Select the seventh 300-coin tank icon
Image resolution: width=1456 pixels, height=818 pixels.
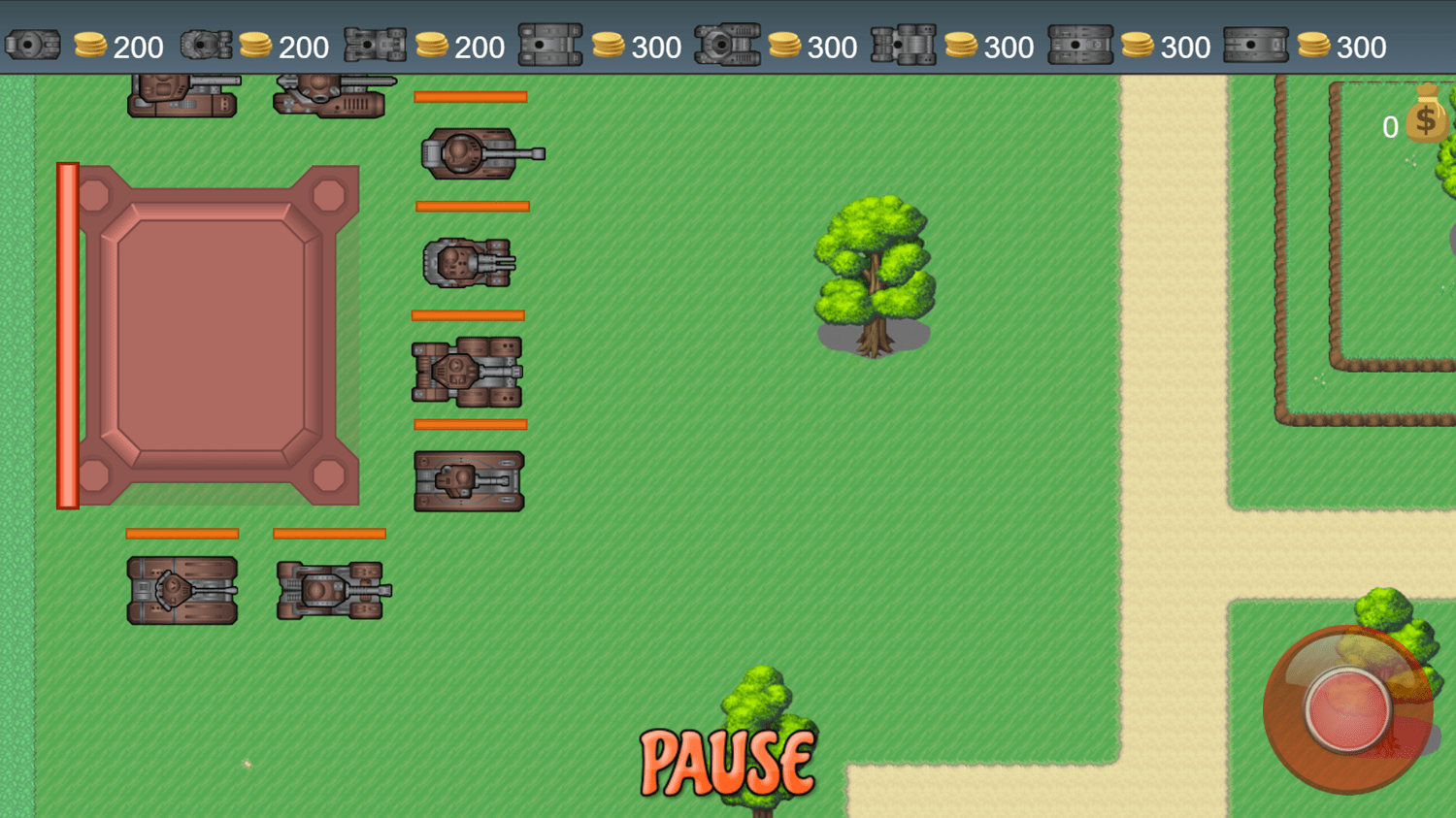1081,42
